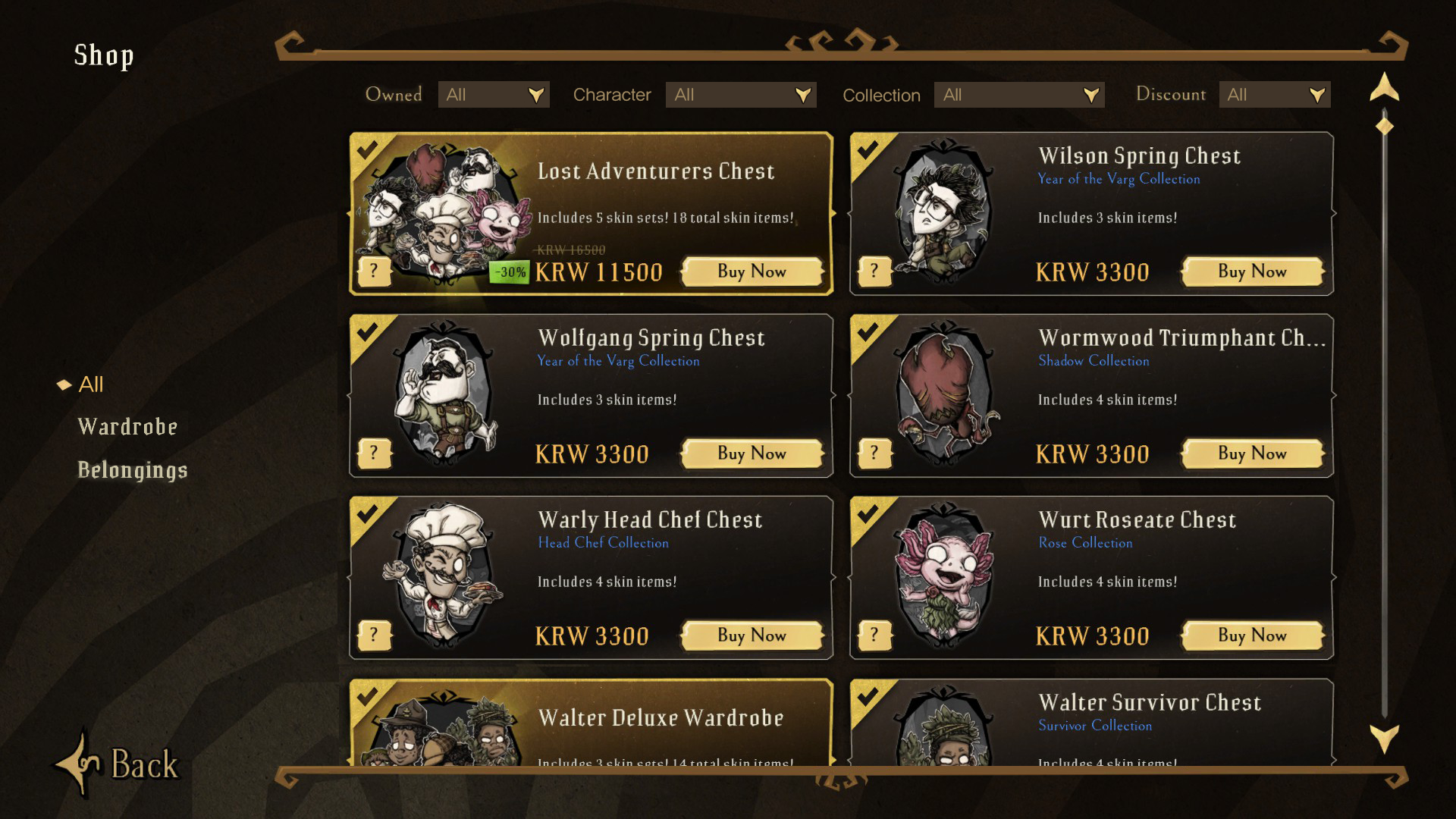Click the checkmark badge on Wormwood Triumphant Chest

(x=868, y=333)
